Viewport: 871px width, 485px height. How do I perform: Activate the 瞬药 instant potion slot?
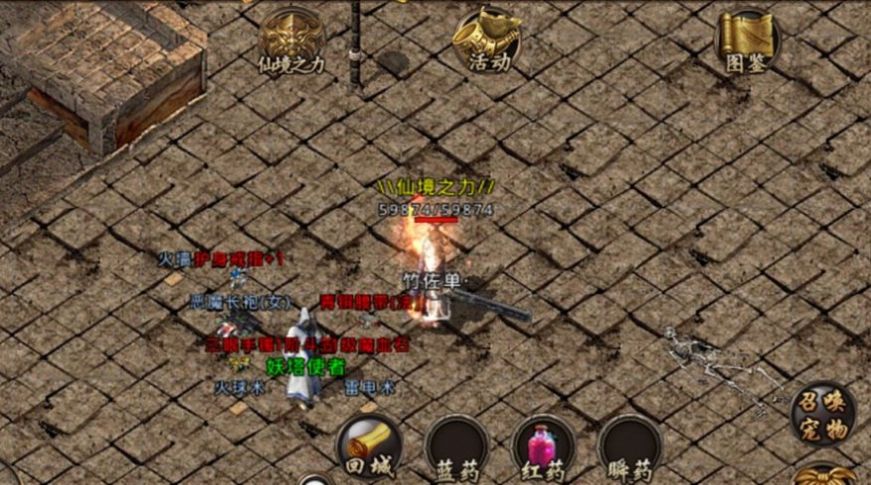(630, 446)
